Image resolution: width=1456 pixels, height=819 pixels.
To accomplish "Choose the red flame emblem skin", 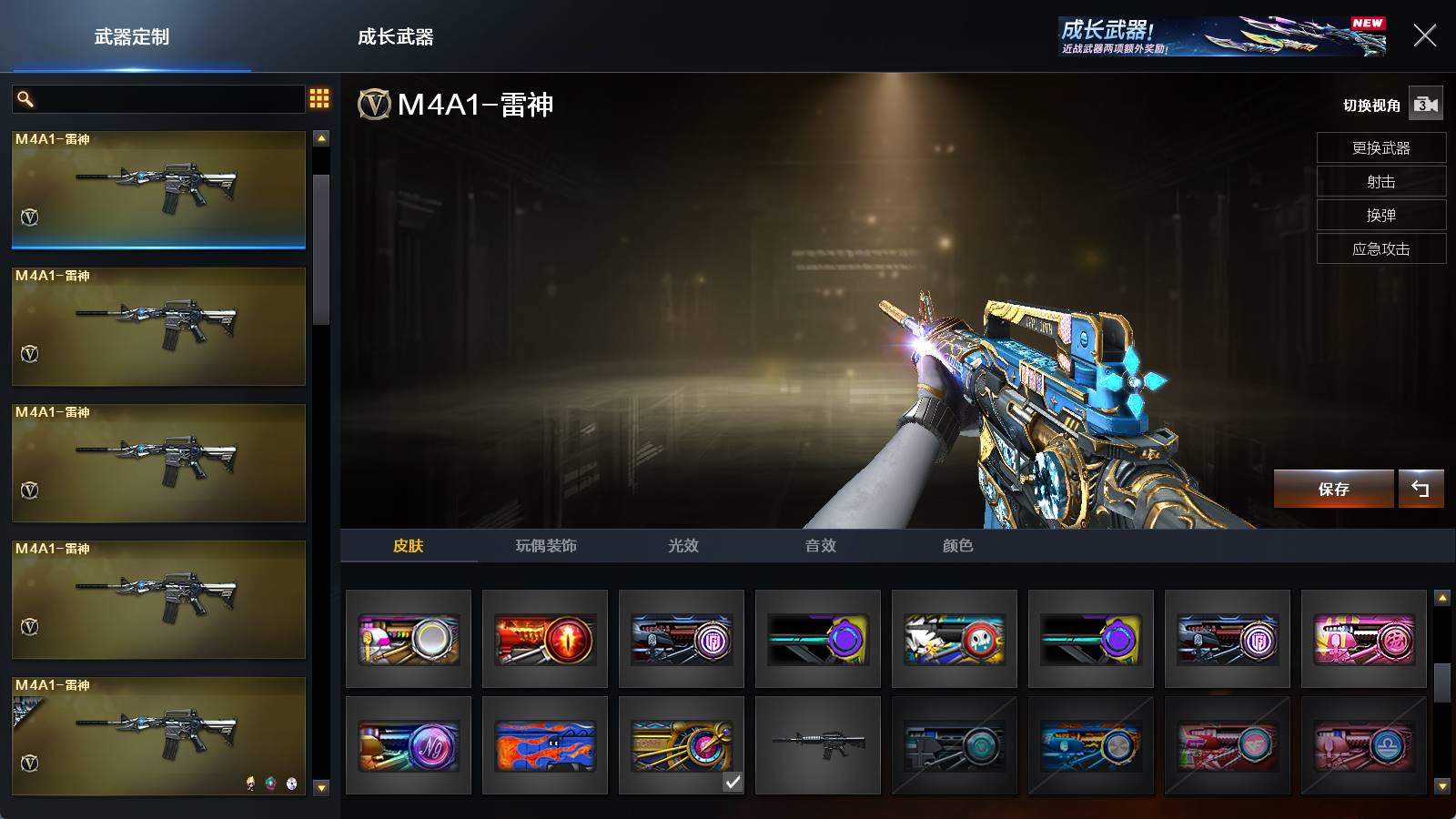I will 545,639.
